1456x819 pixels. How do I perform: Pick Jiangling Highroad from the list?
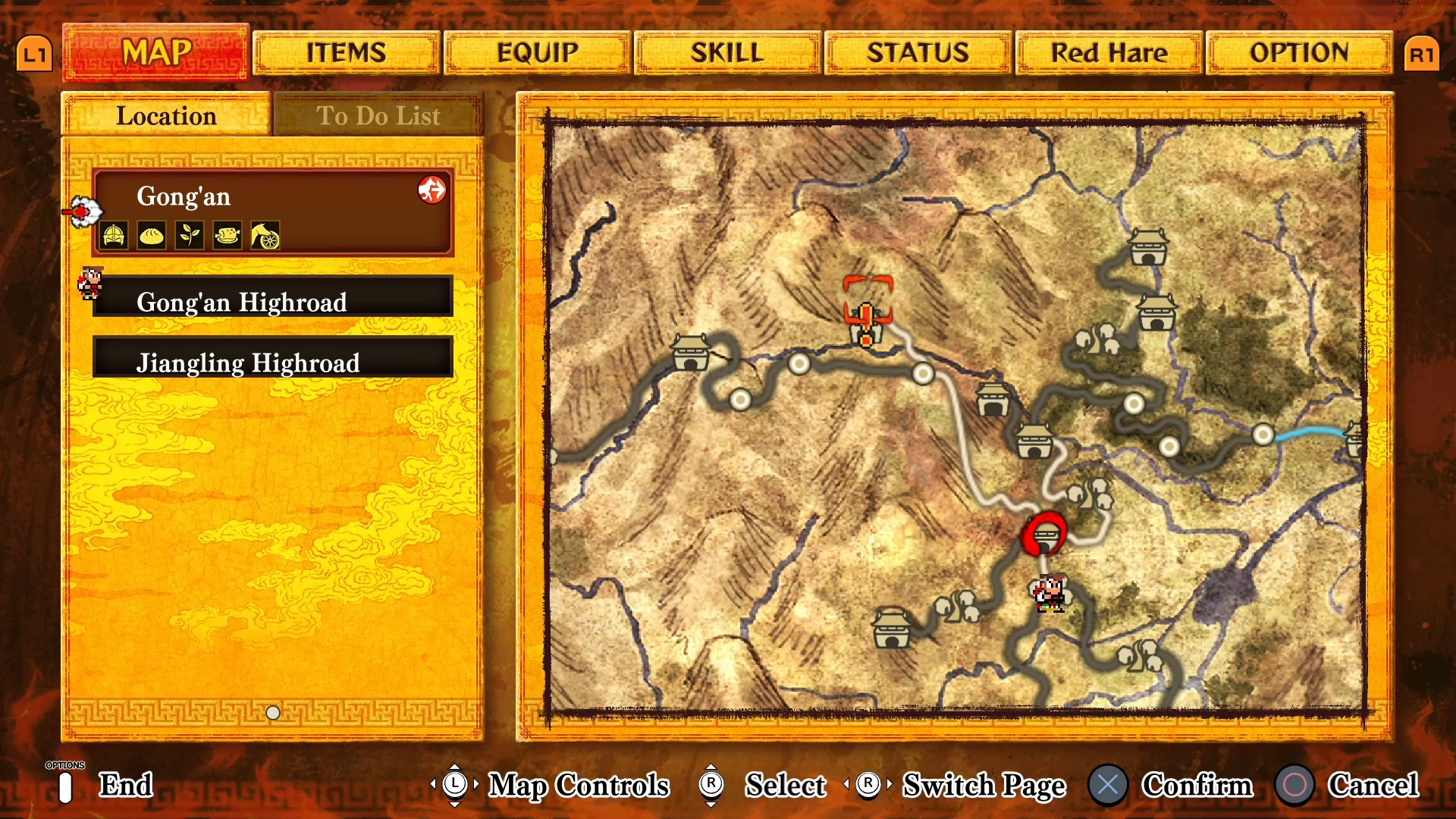273,362
